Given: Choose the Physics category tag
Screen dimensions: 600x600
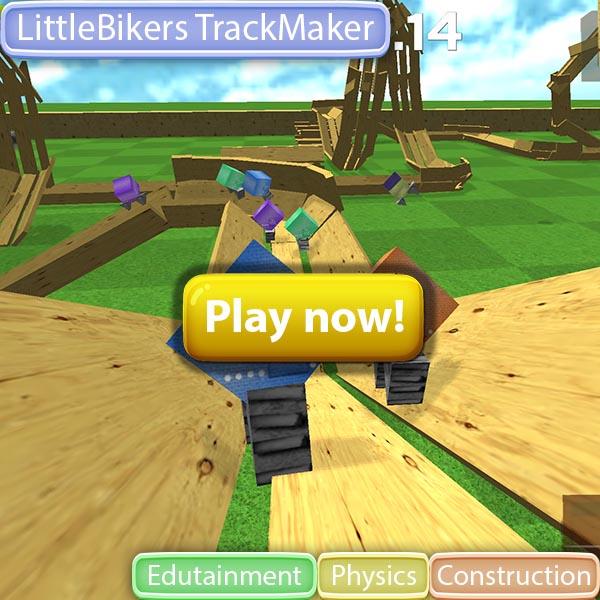Looking at the screenshot, I should coord(373,576).
